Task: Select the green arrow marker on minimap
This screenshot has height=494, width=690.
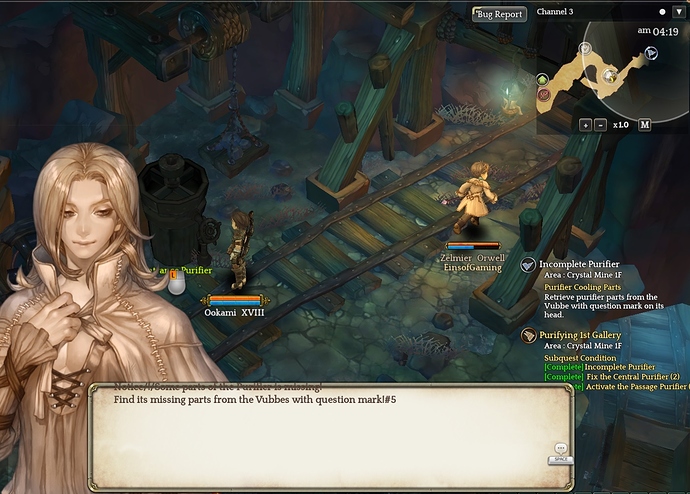Action: tap(542, 79)
